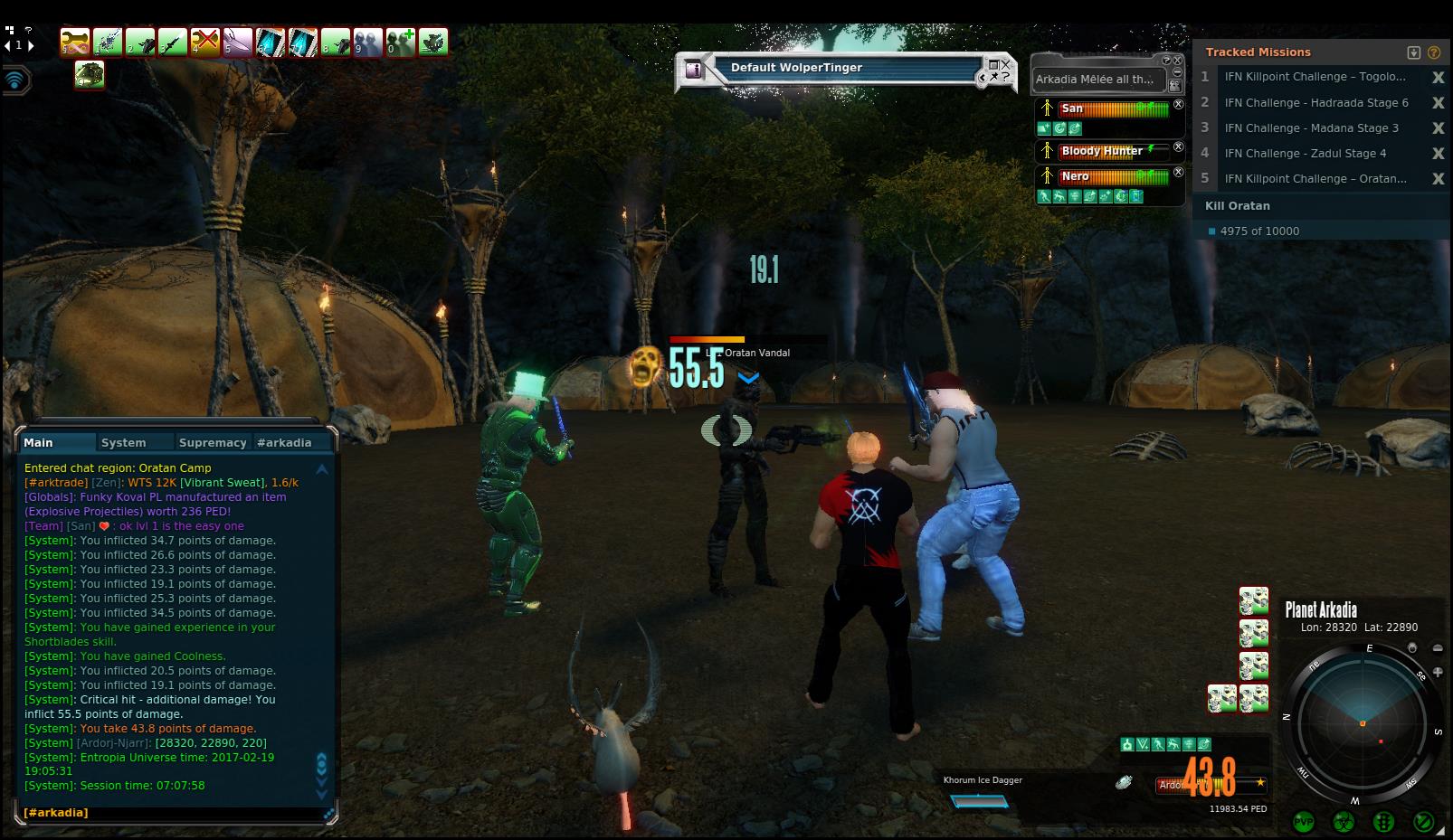The width and height of the screenshot is (1453, 840).
Task: Click the green PVP button
Action: [x=1304, y=822]
